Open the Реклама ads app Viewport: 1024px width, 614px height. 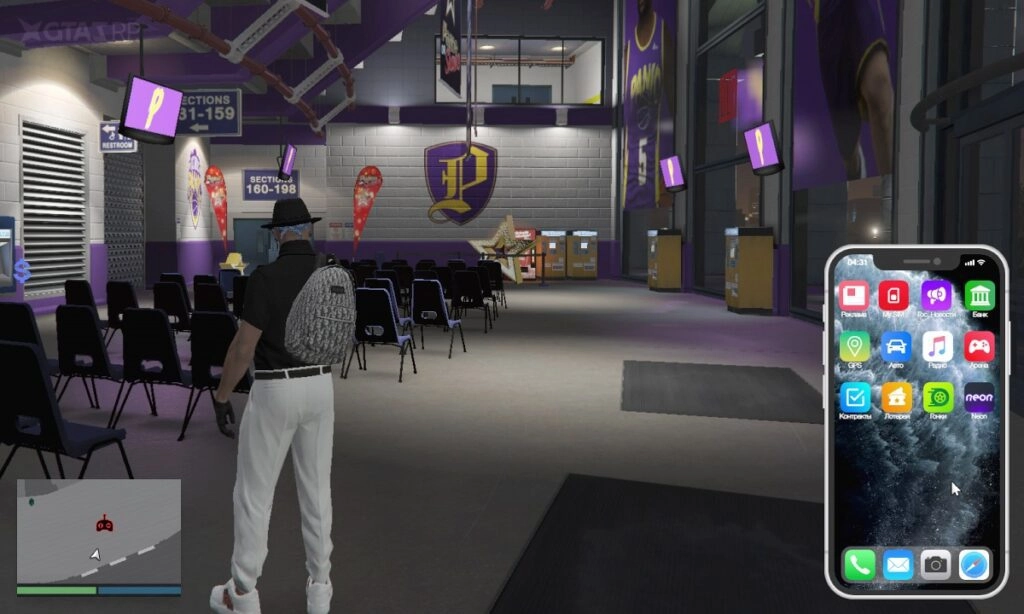(x=854, y=295)
